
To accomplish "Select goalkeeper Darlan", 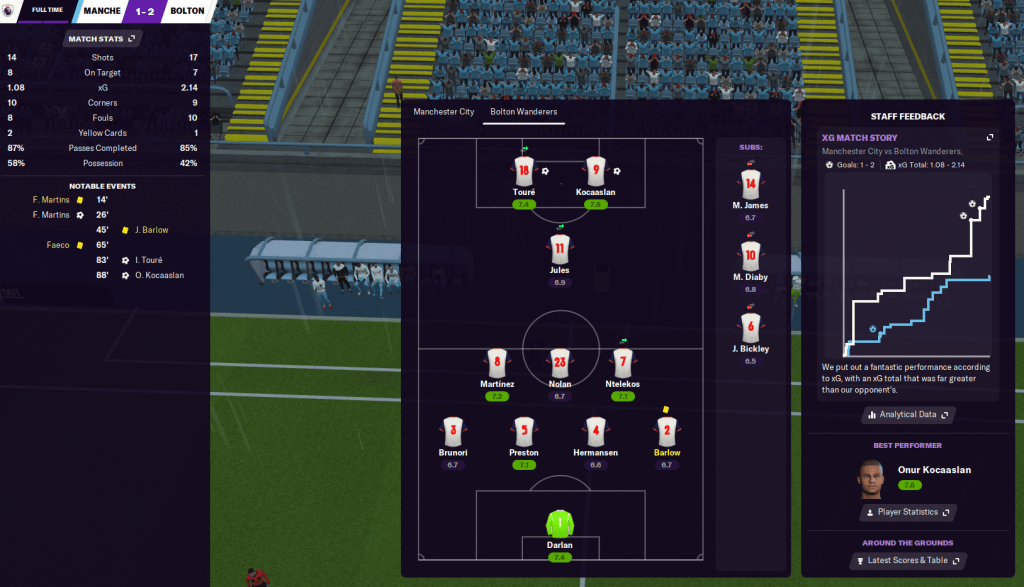I will pos(559,523).
